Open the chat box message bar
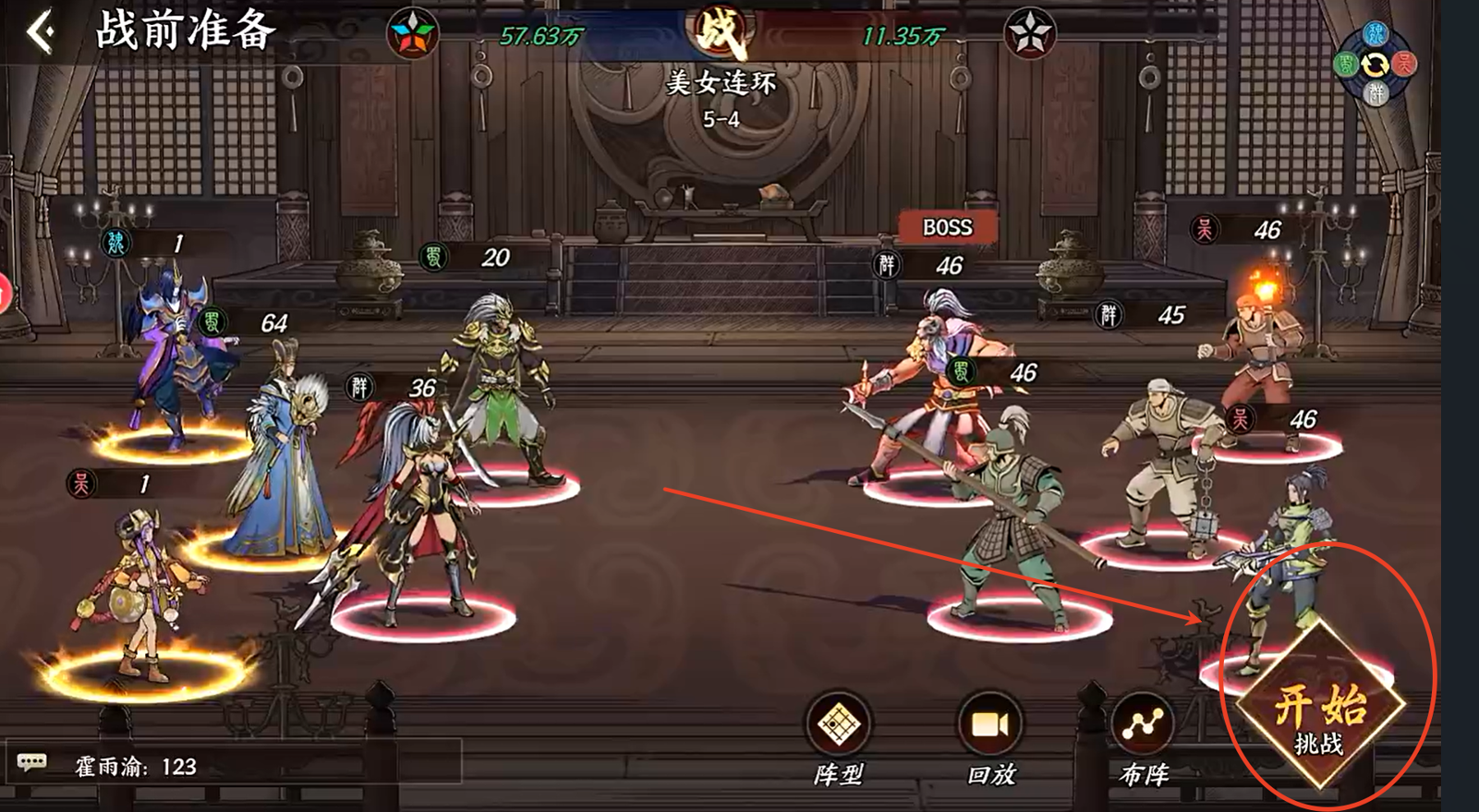 pos(231,765)
